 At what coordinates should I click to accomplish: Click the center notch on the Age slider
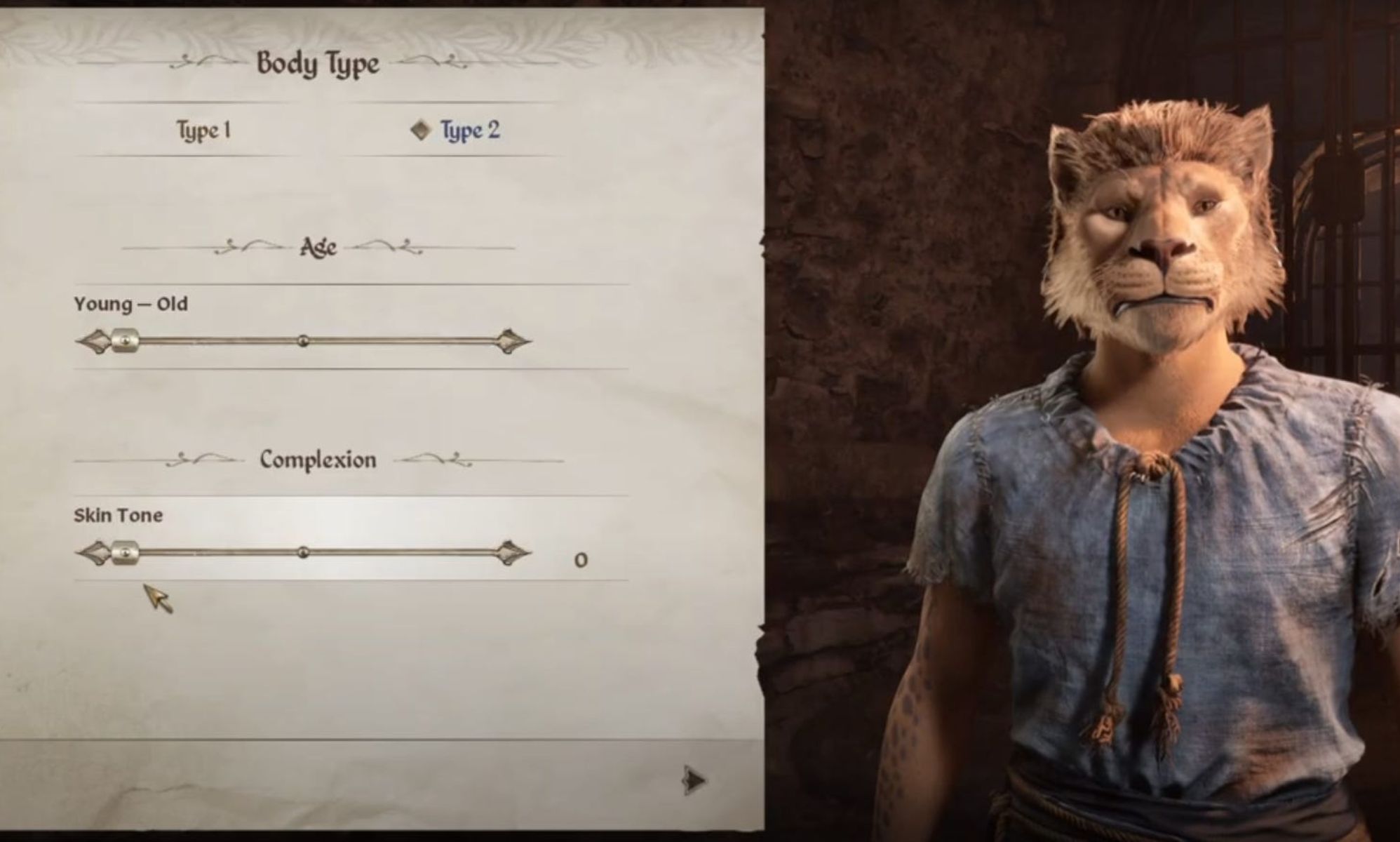[302, 342]
